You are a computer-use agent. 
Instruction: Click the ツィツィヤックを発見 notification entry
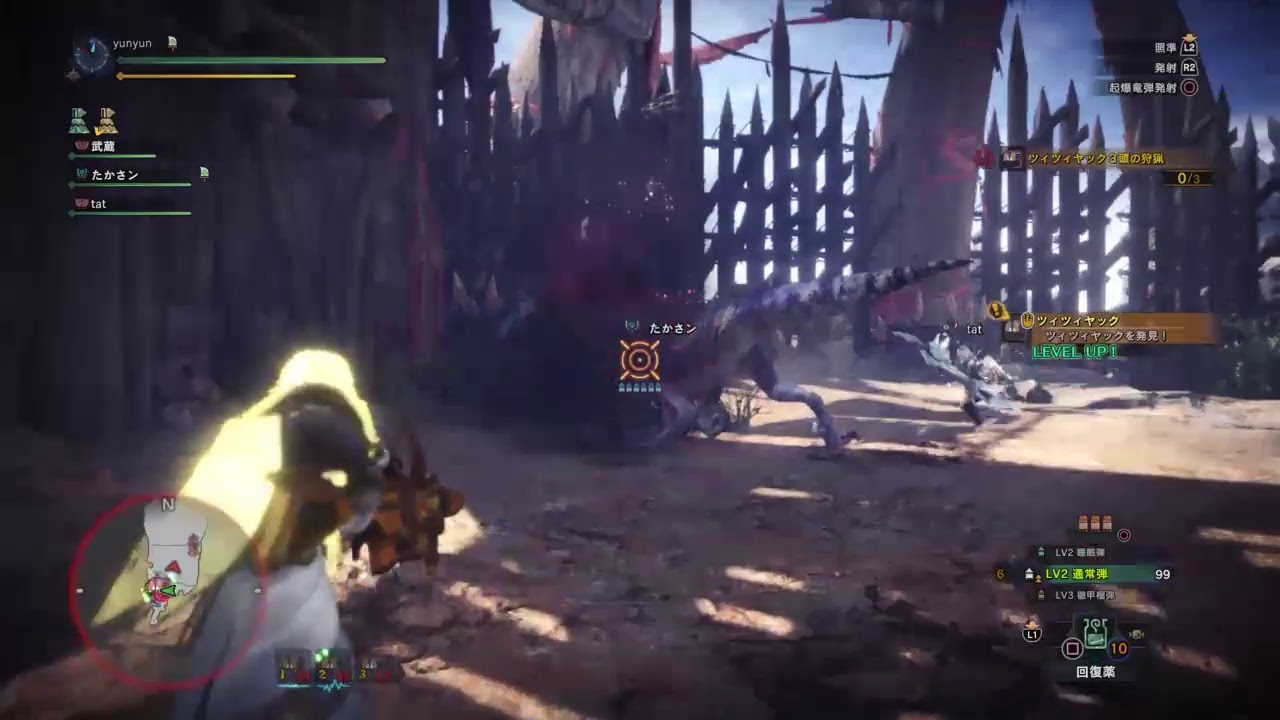(1105, 334)
